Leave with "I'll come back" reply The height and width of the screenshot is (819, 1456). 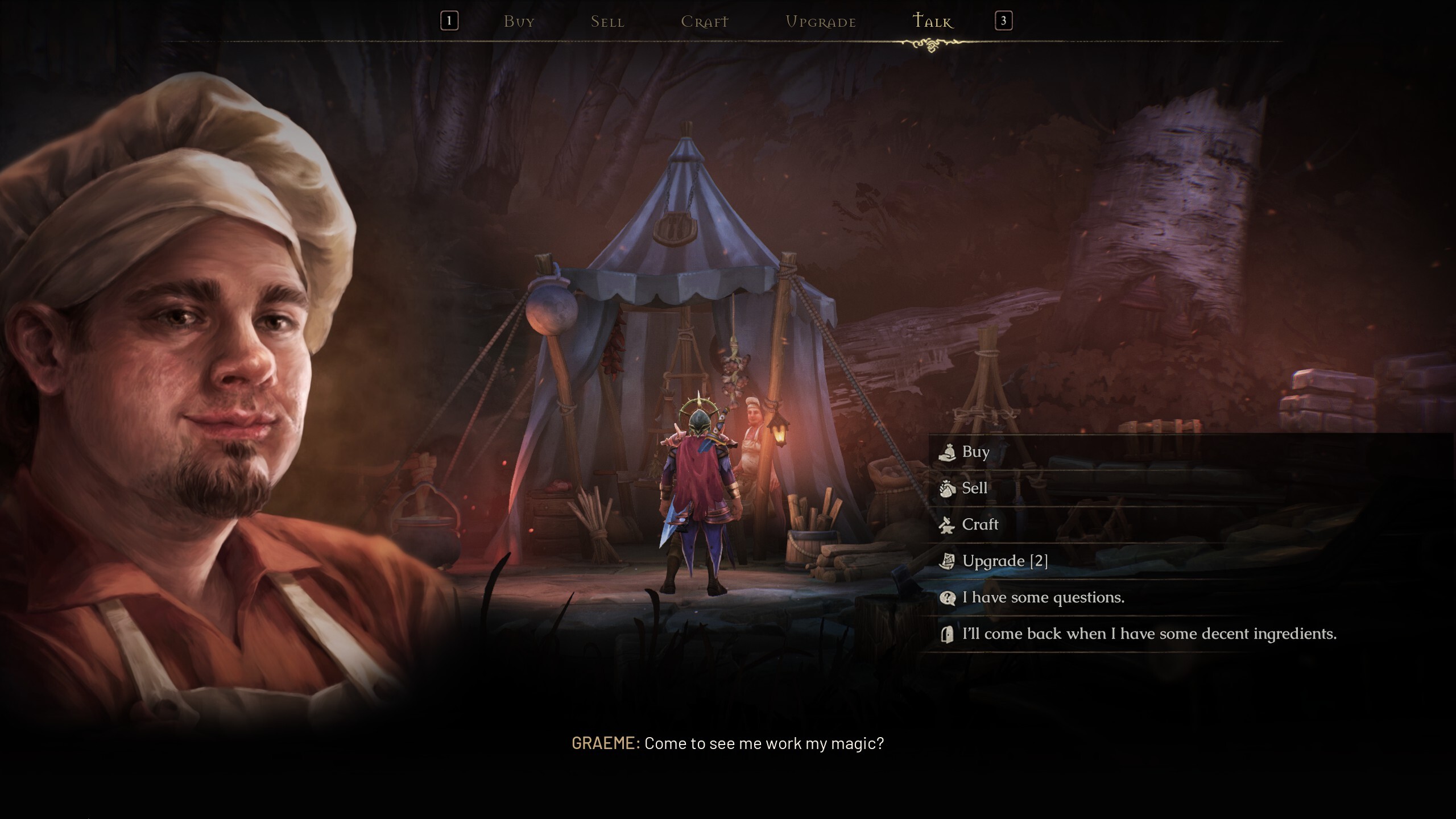click(1149, 634)
